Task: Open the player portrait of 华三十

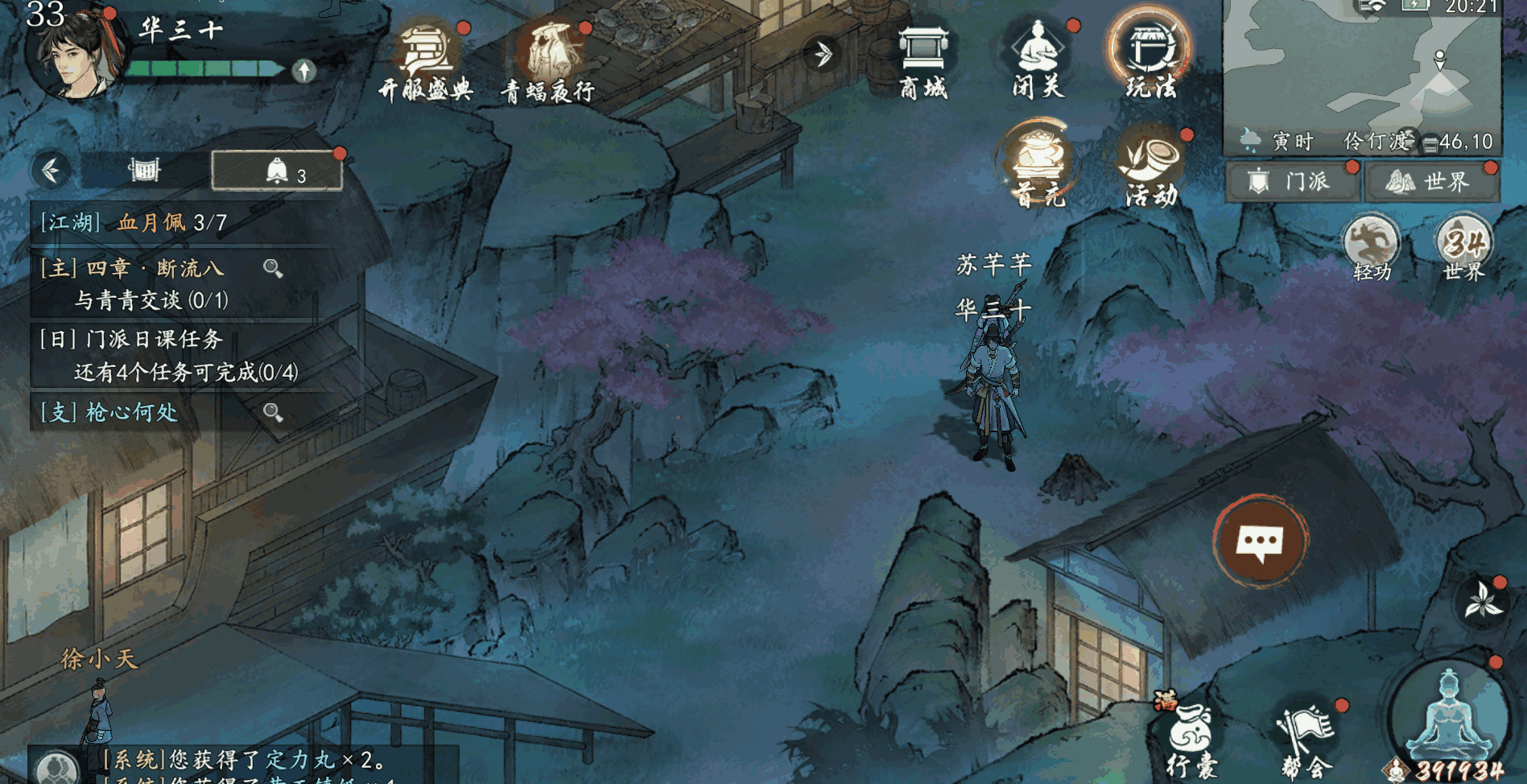Action: [75, 52]
